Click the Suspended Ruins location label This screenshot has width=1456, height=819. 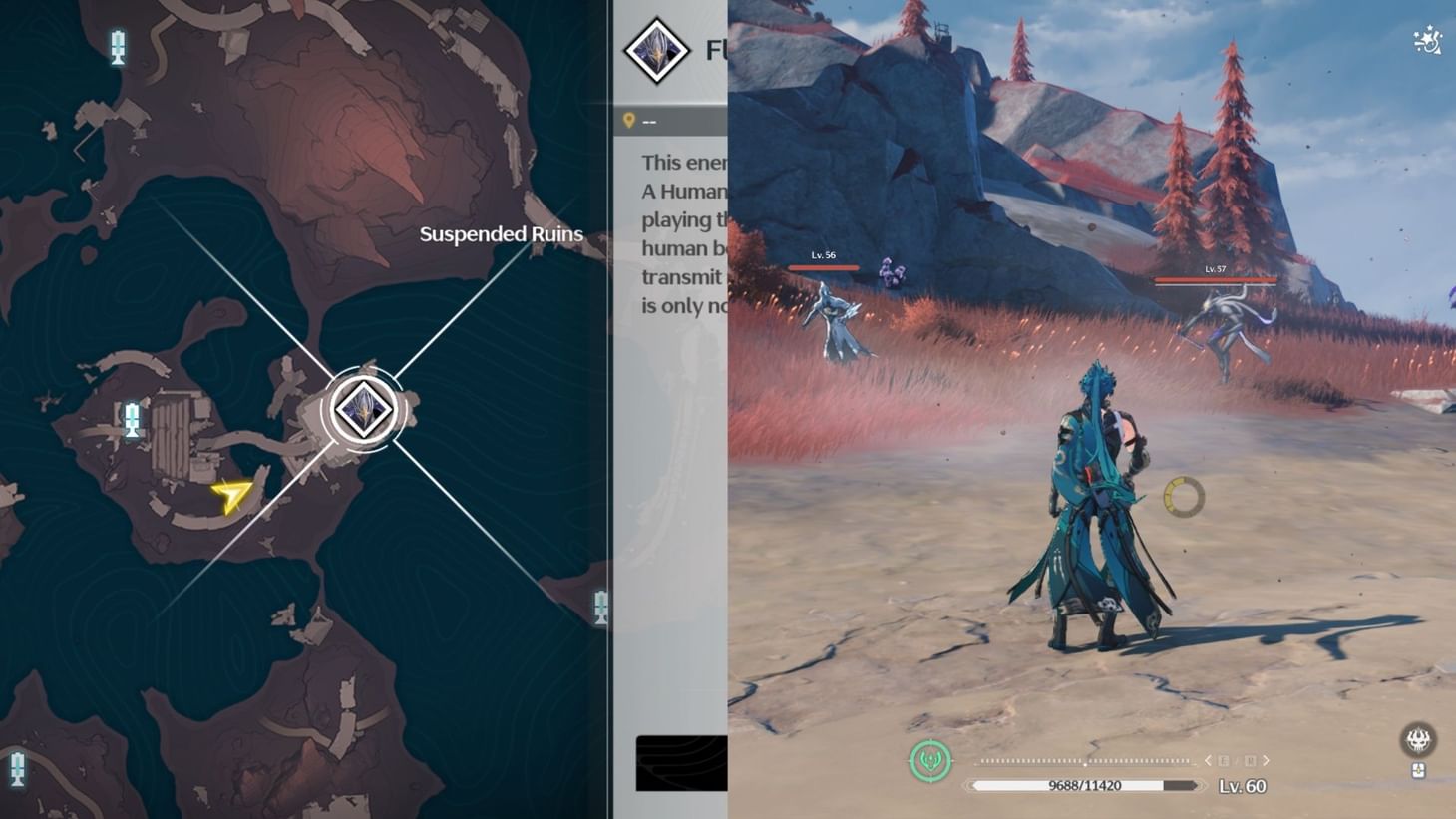[502, 233]
